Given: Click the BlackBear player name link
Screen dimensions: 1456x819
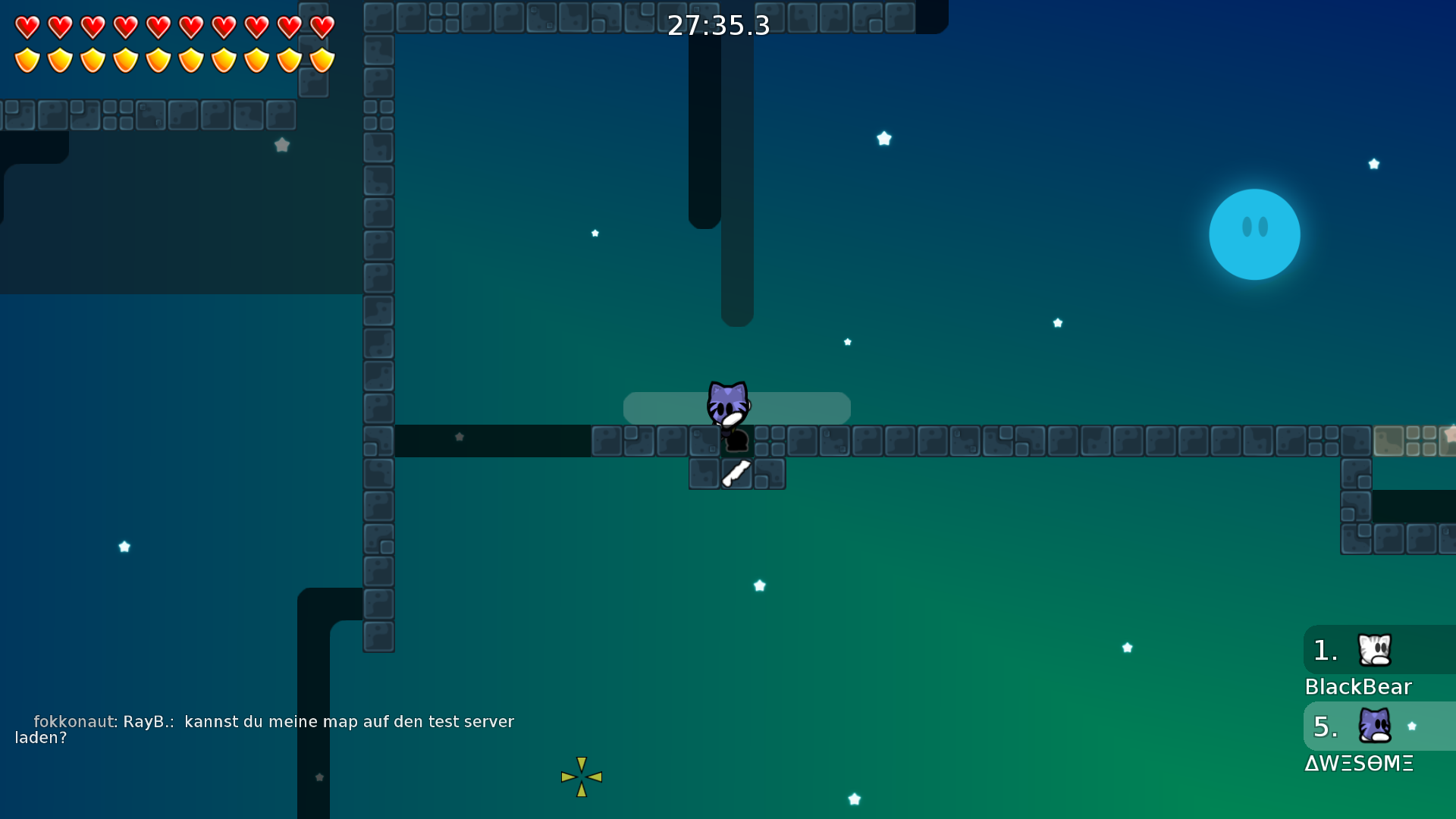Looking at the screenshot, I should point(1358,686).
